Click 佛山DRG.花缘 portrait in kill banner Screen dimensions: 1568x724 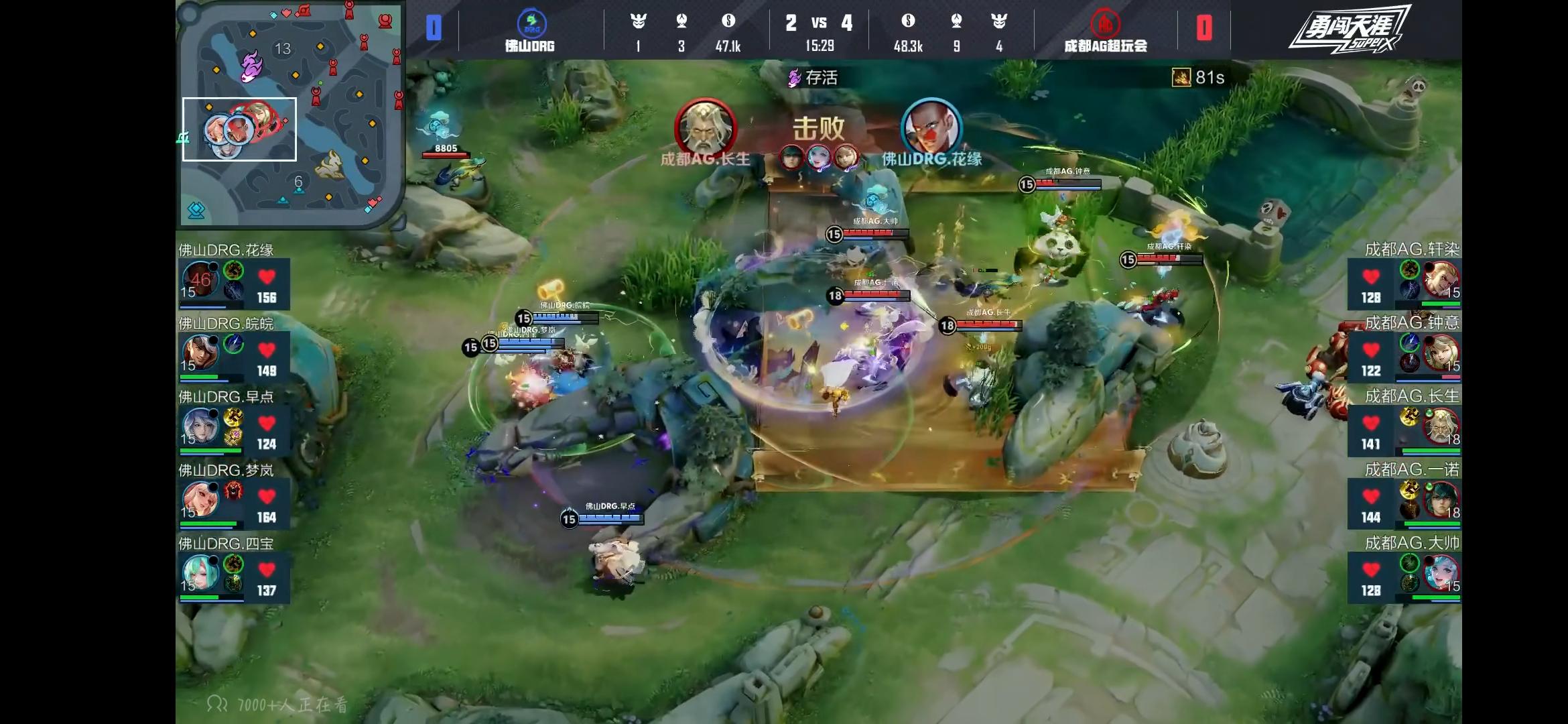pyautogui.click(x=931, y=129)
